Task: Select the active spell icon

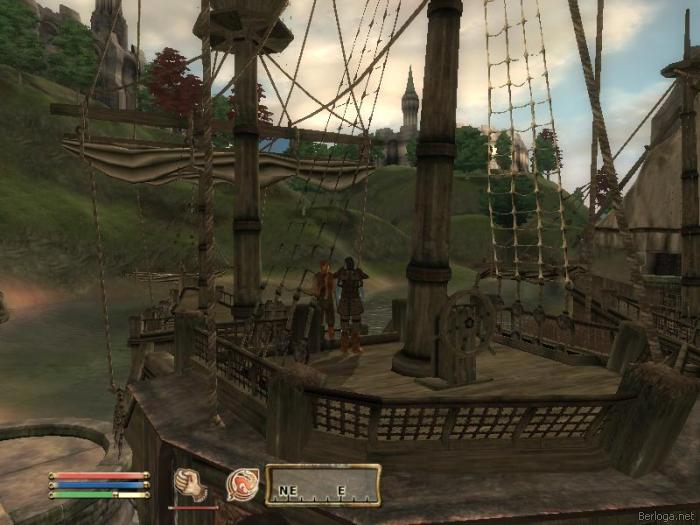Action: pyautogui.click(x=241, y=484)
